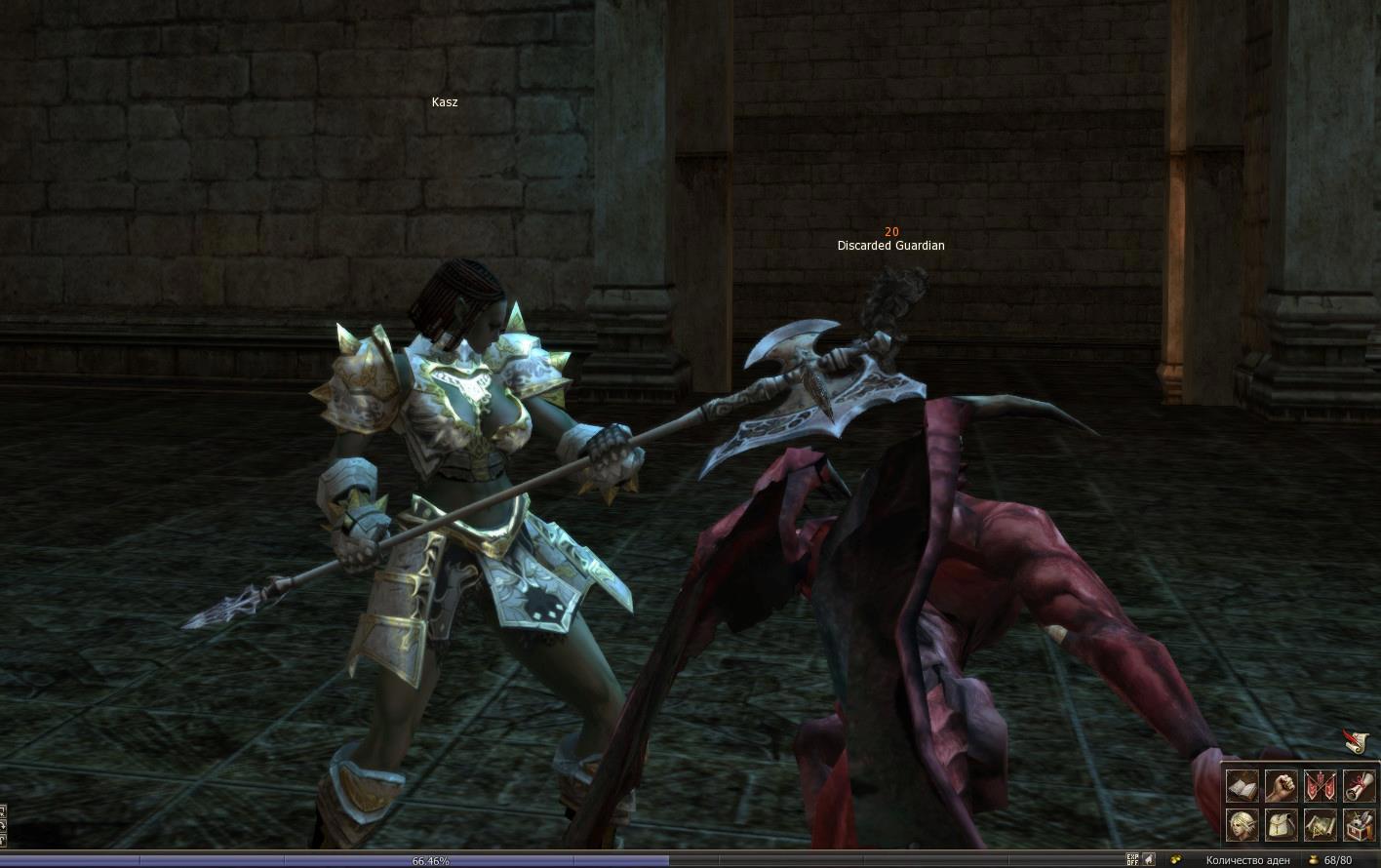Open the red-ribbon scroll quest icon
Image resolution: width=1381 pixels, height=868 pixels.
coord(1359,785)
